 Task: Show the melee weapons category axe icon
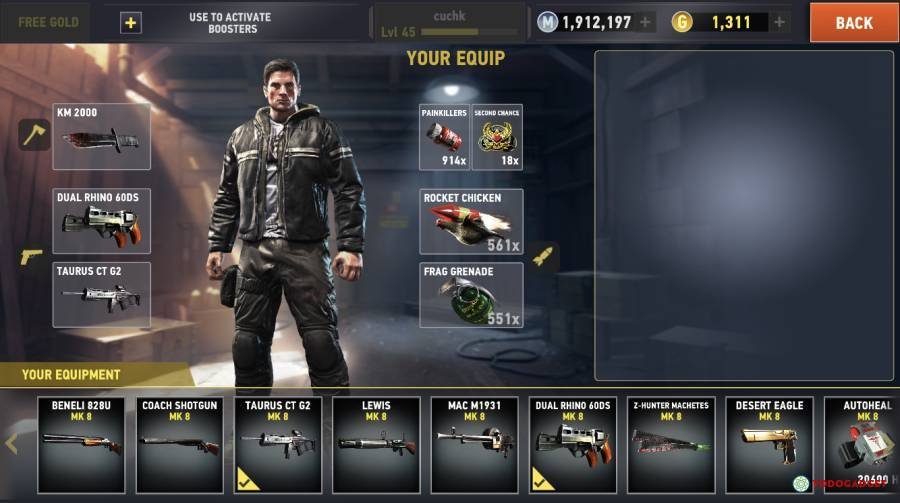[35, 135]
